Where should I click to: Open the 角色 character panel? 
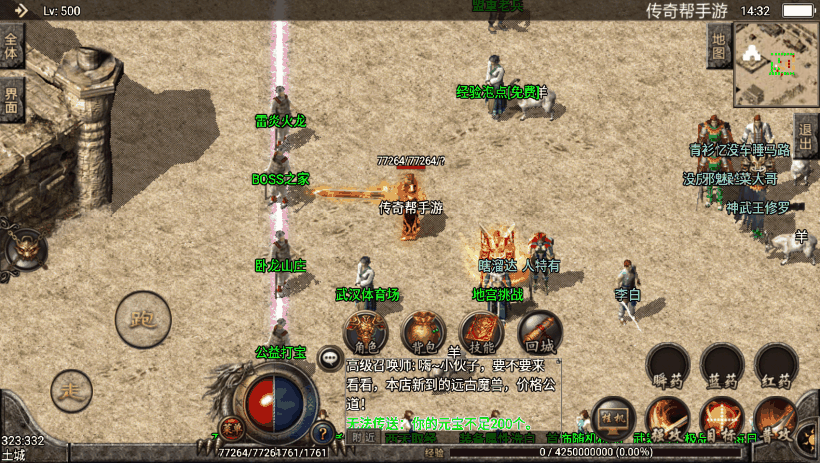click(x=366, y=332)
